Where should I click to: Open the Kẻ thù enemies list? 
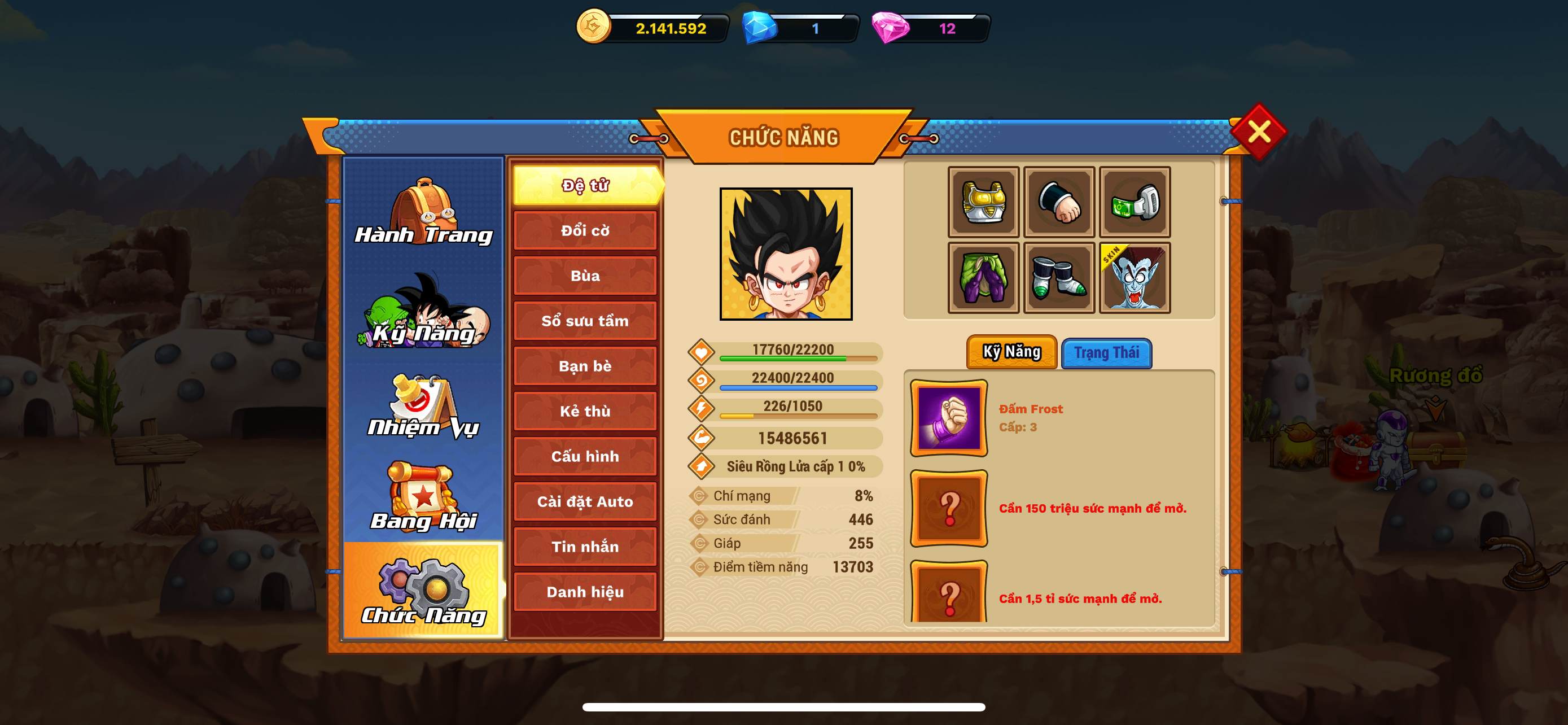pos(585,411)
